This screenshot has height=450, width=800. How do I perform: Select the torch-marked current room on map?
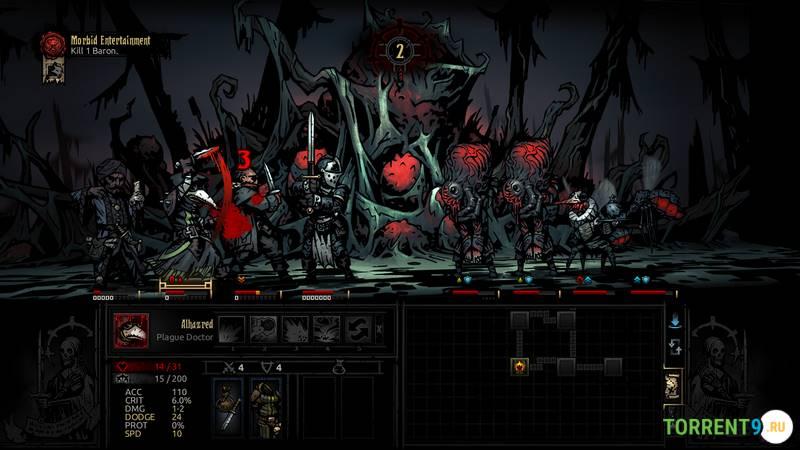click(520, 367)
